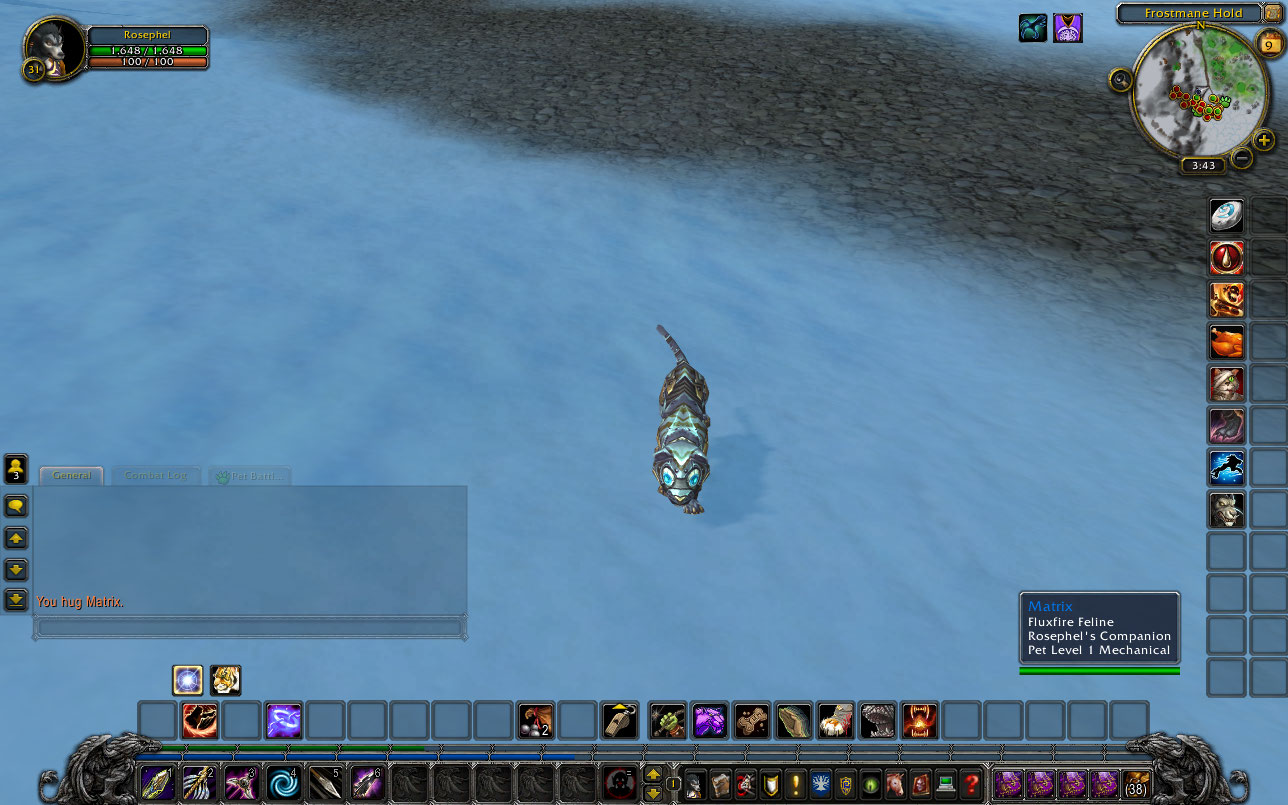Click the action bar page down arrow
This screenshot has width=1288, height=805.
coord(654,793)
